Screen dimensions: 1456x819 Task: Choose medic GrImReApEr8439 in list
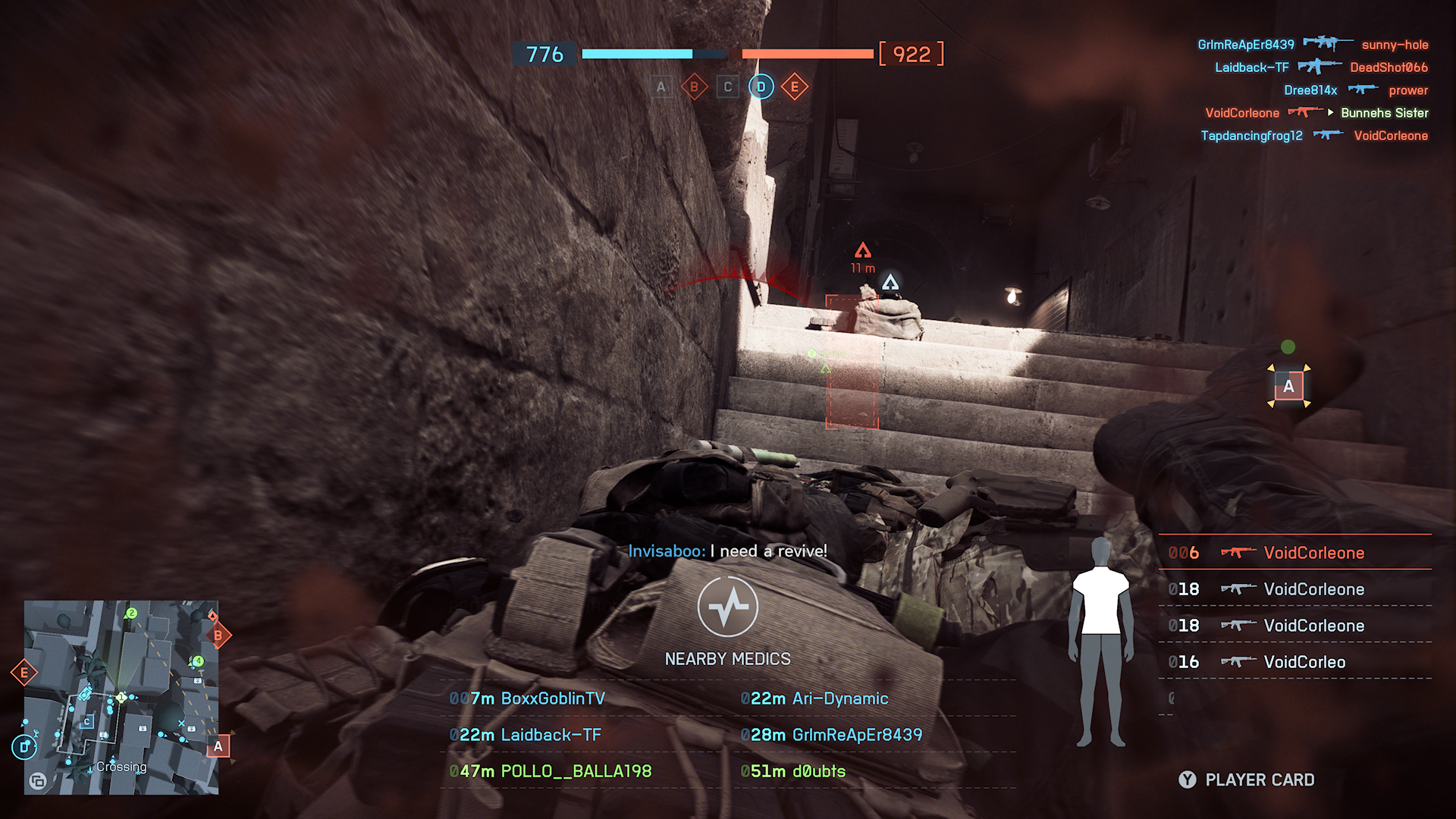tap(832, 735)
